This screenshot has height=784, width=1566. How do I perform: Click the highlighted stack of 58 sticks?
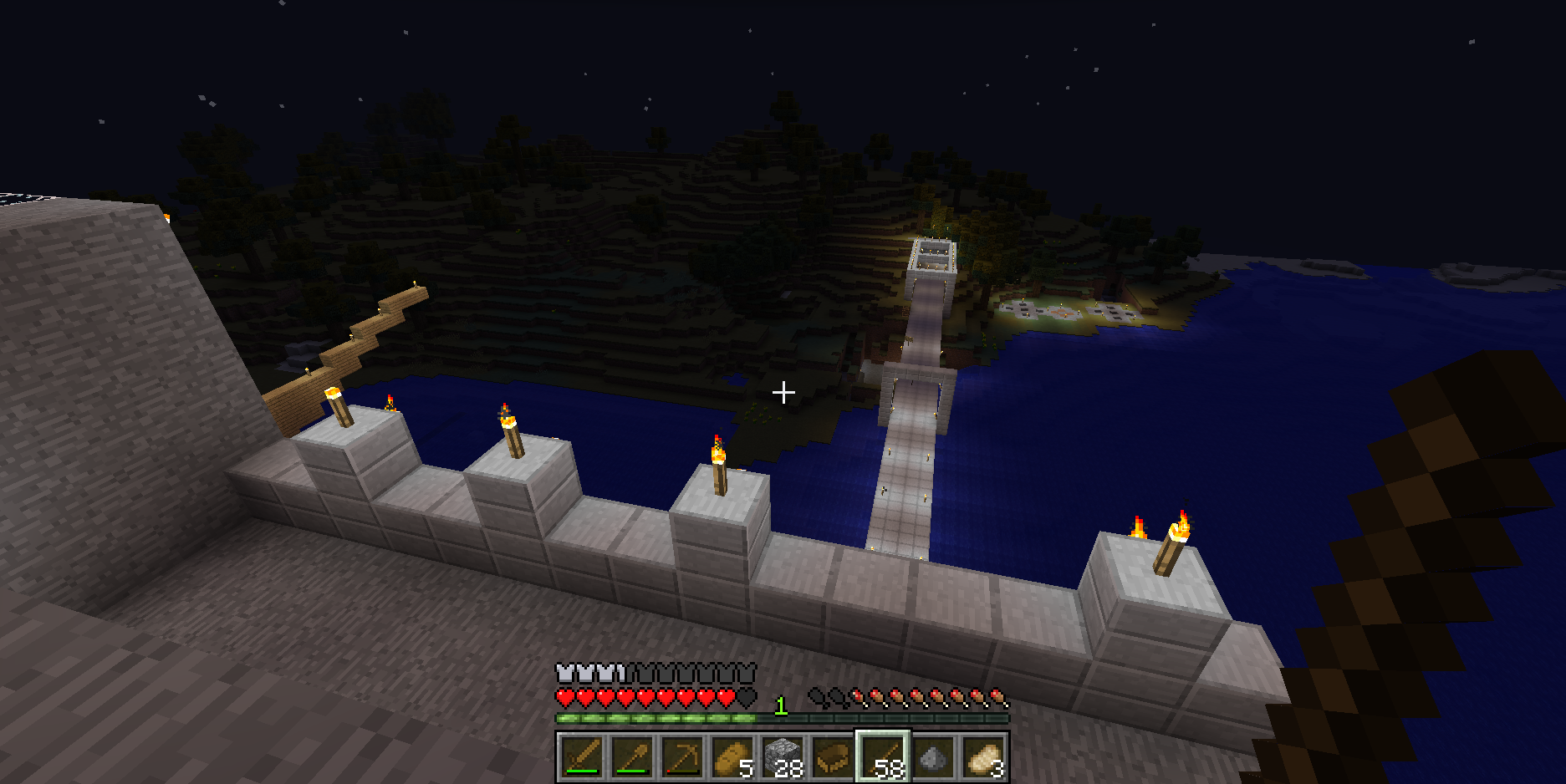[883, 757]
